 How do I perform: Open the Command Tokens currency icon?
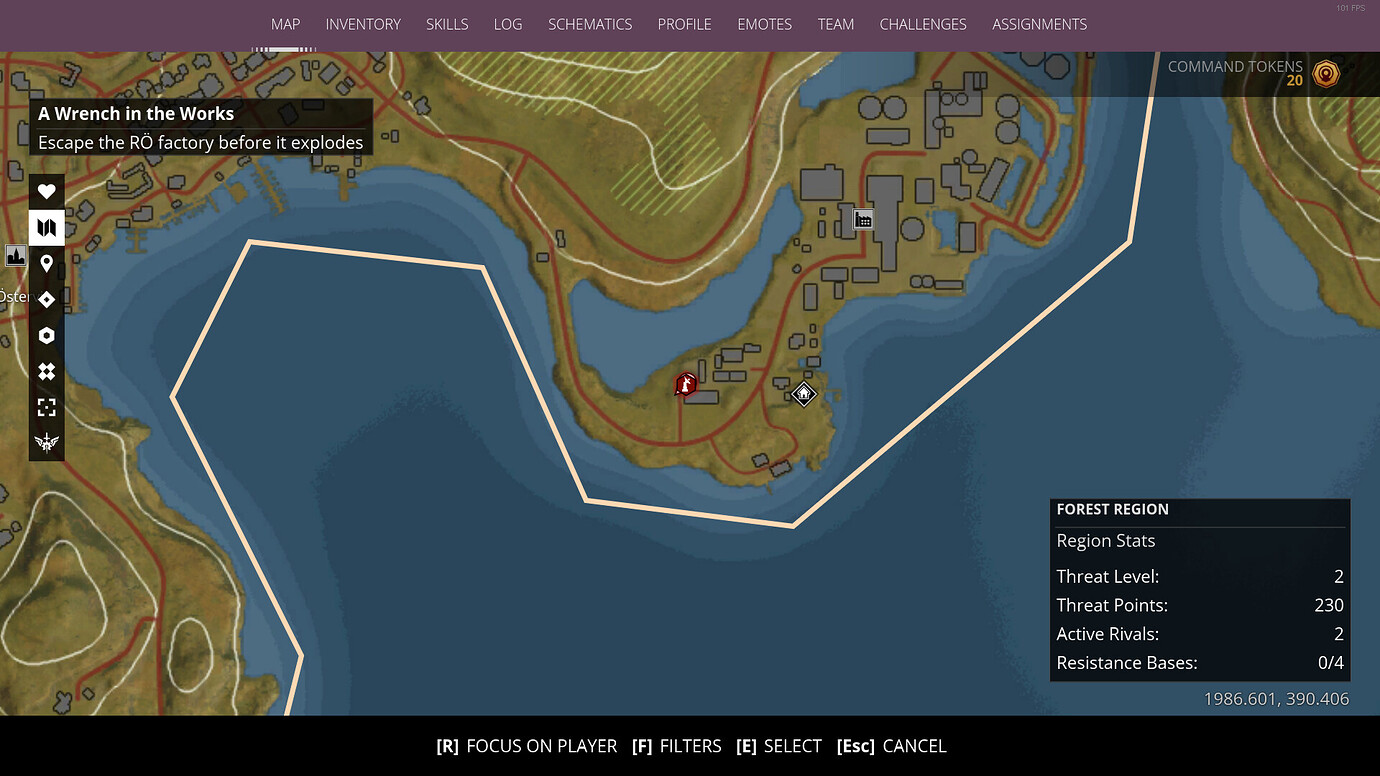tap(1327, 73)
